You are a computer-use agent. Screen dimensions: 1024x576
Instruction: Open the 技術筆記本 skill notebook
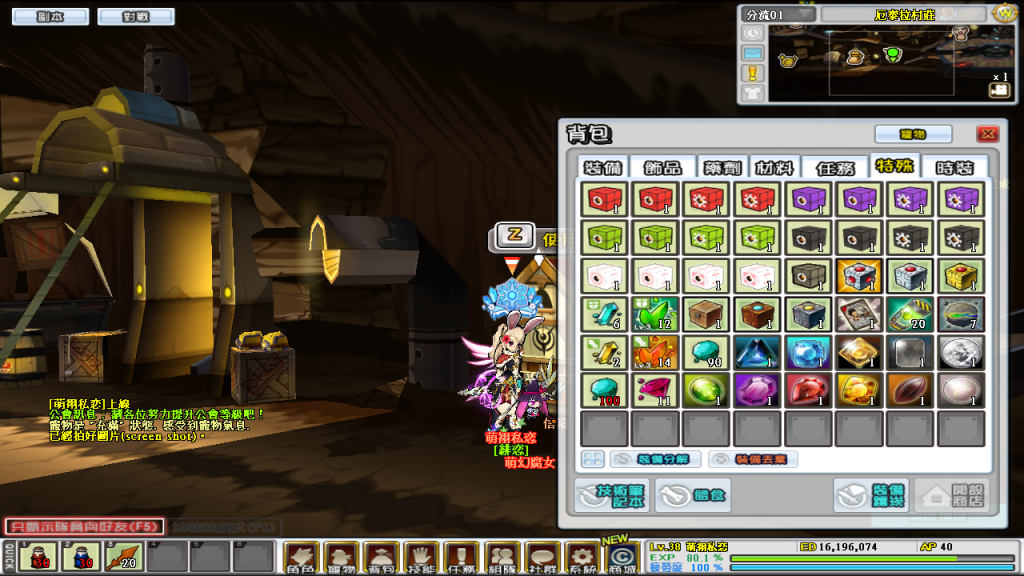pos(611,495)
